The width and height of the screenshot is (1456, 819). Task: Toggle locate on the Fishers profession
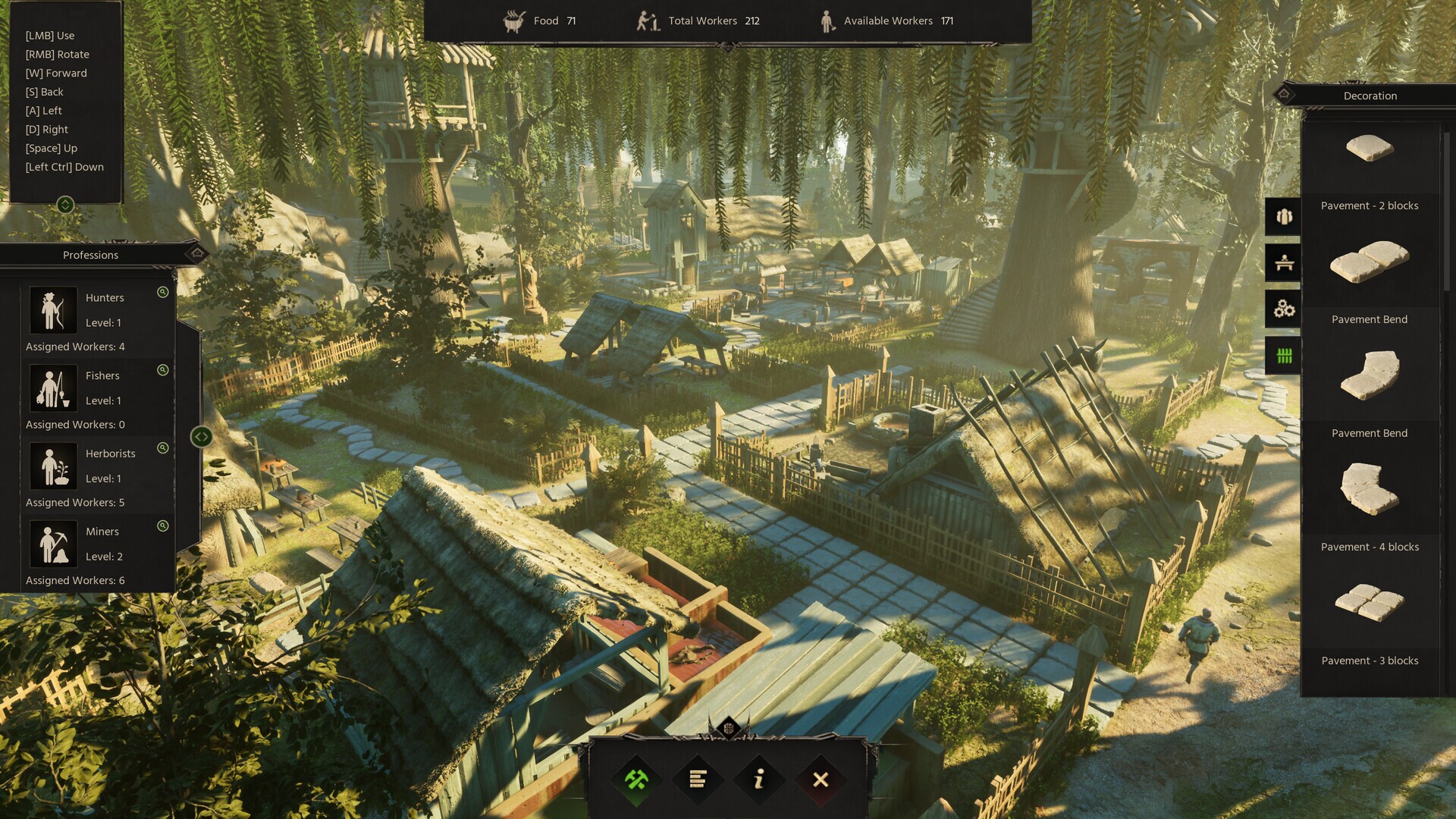coord(162,369)
